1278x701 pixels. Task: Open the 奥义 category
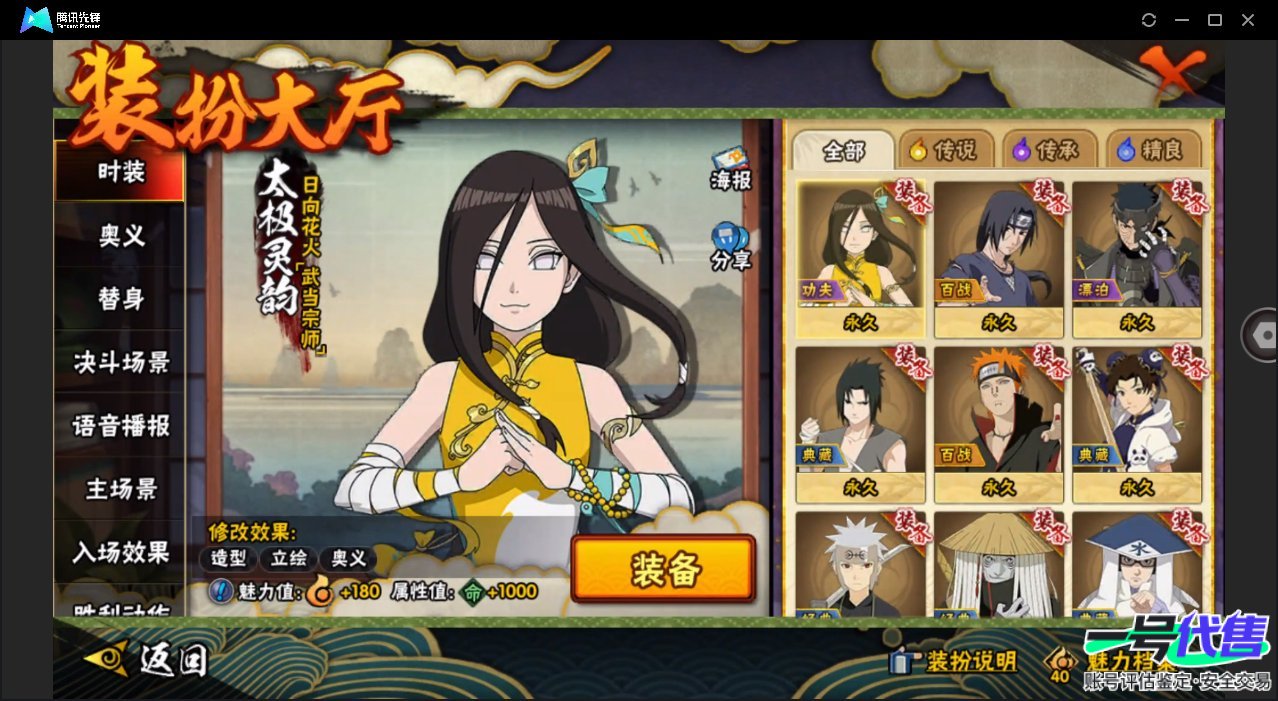click(x=120, y=236)
